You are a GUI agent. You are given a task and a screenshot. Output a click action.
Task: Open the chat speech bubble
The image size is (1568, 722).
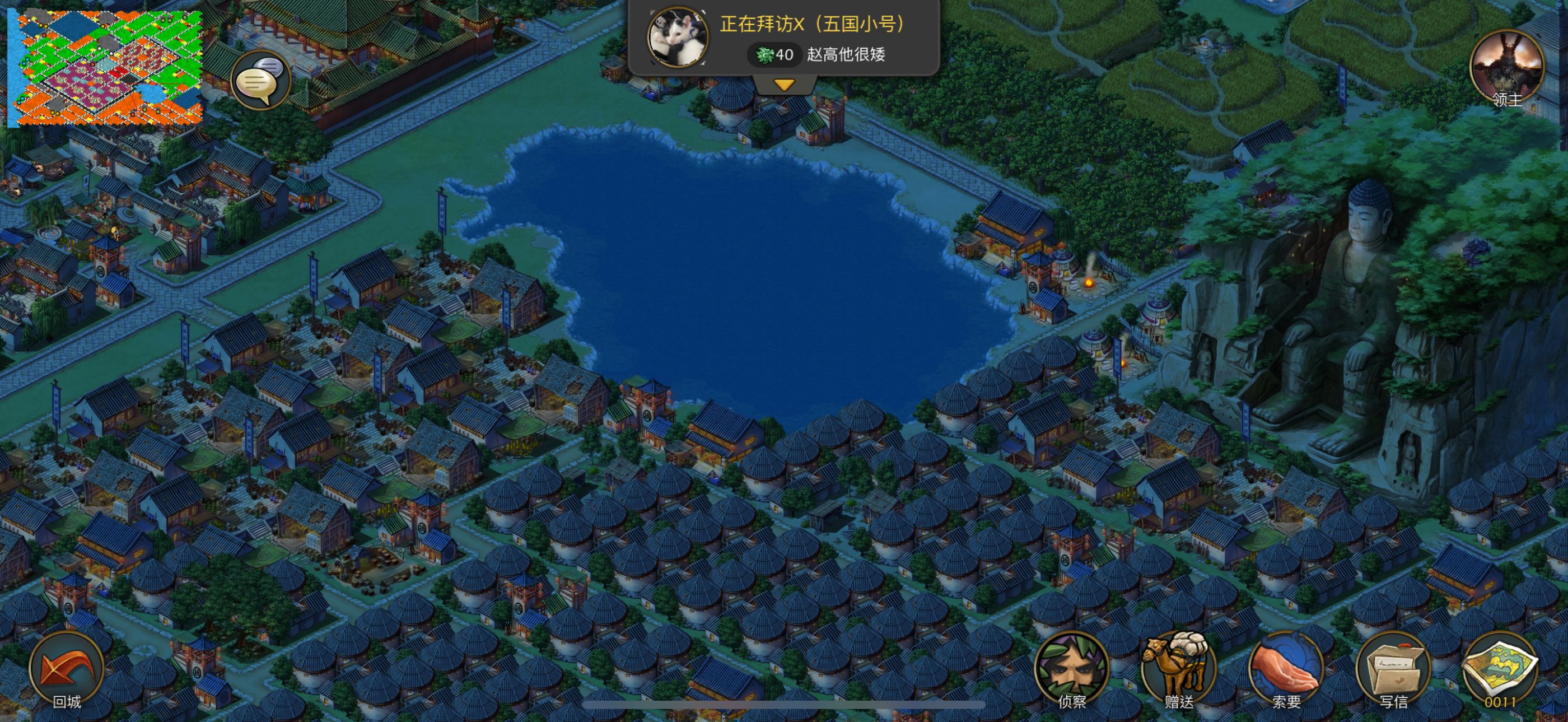(261, 80)
